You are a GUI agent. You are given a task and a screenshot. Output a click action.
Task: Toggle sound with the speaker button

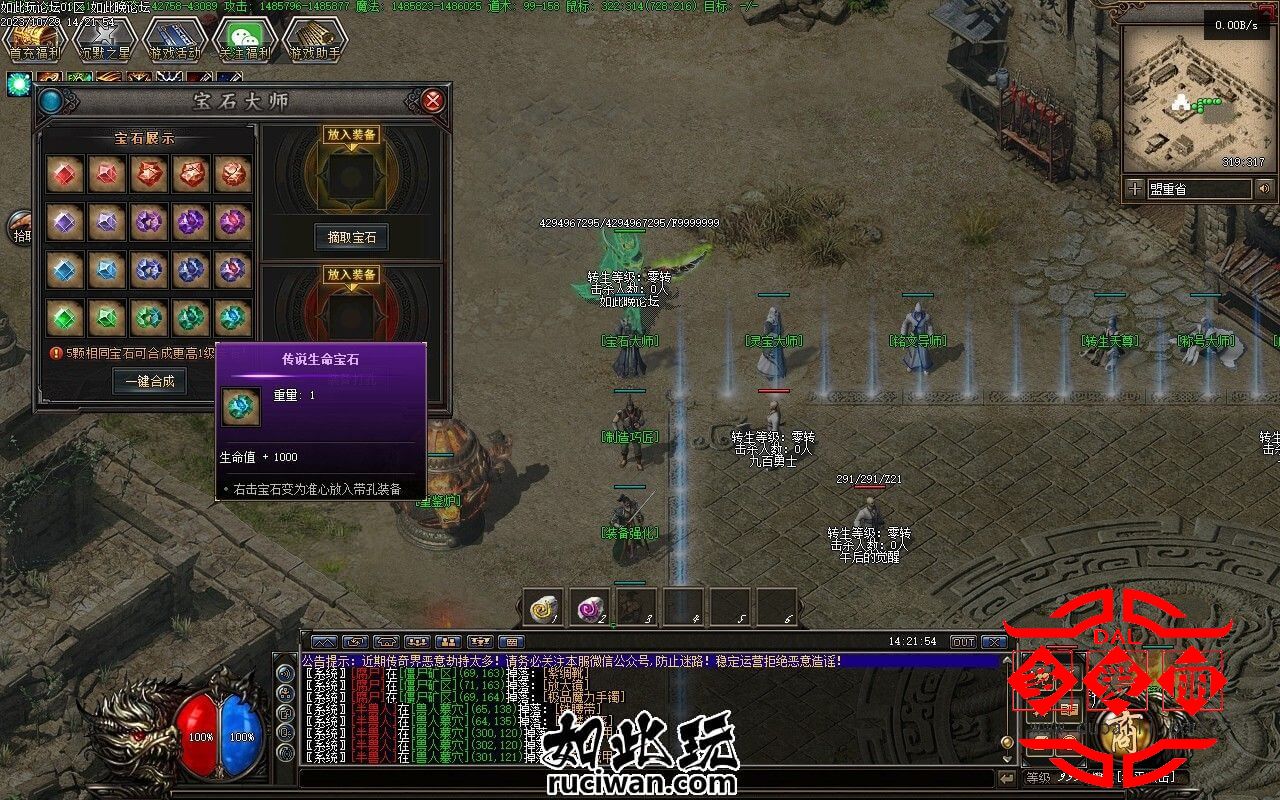[x=1265, y=188]
